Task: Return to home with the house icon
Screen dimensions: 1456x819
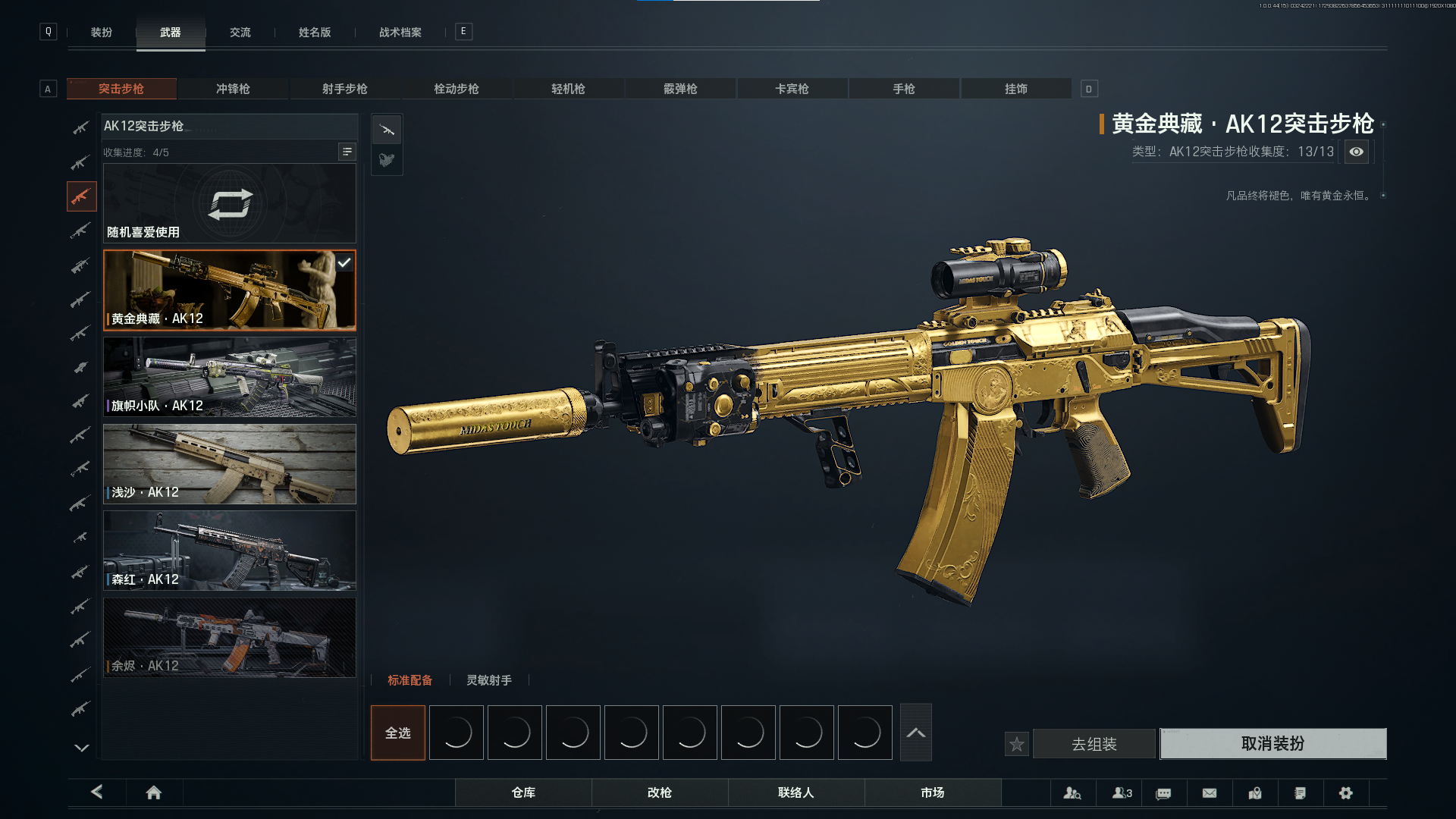Action: (x=153, y=792)
